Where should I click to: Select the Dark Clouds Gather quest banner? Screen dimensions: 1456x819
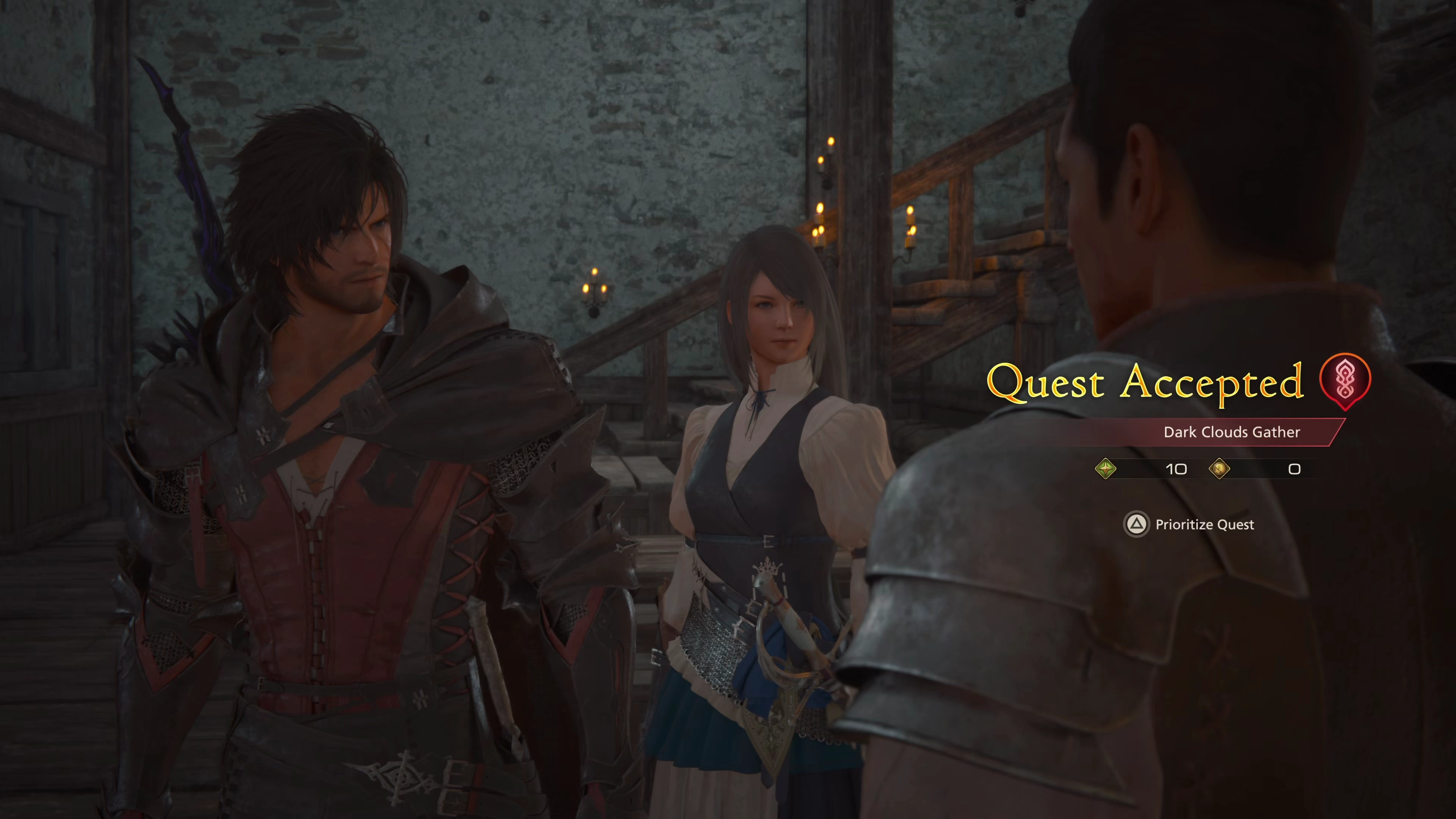pyautogui.click(x=1231, y=432)
